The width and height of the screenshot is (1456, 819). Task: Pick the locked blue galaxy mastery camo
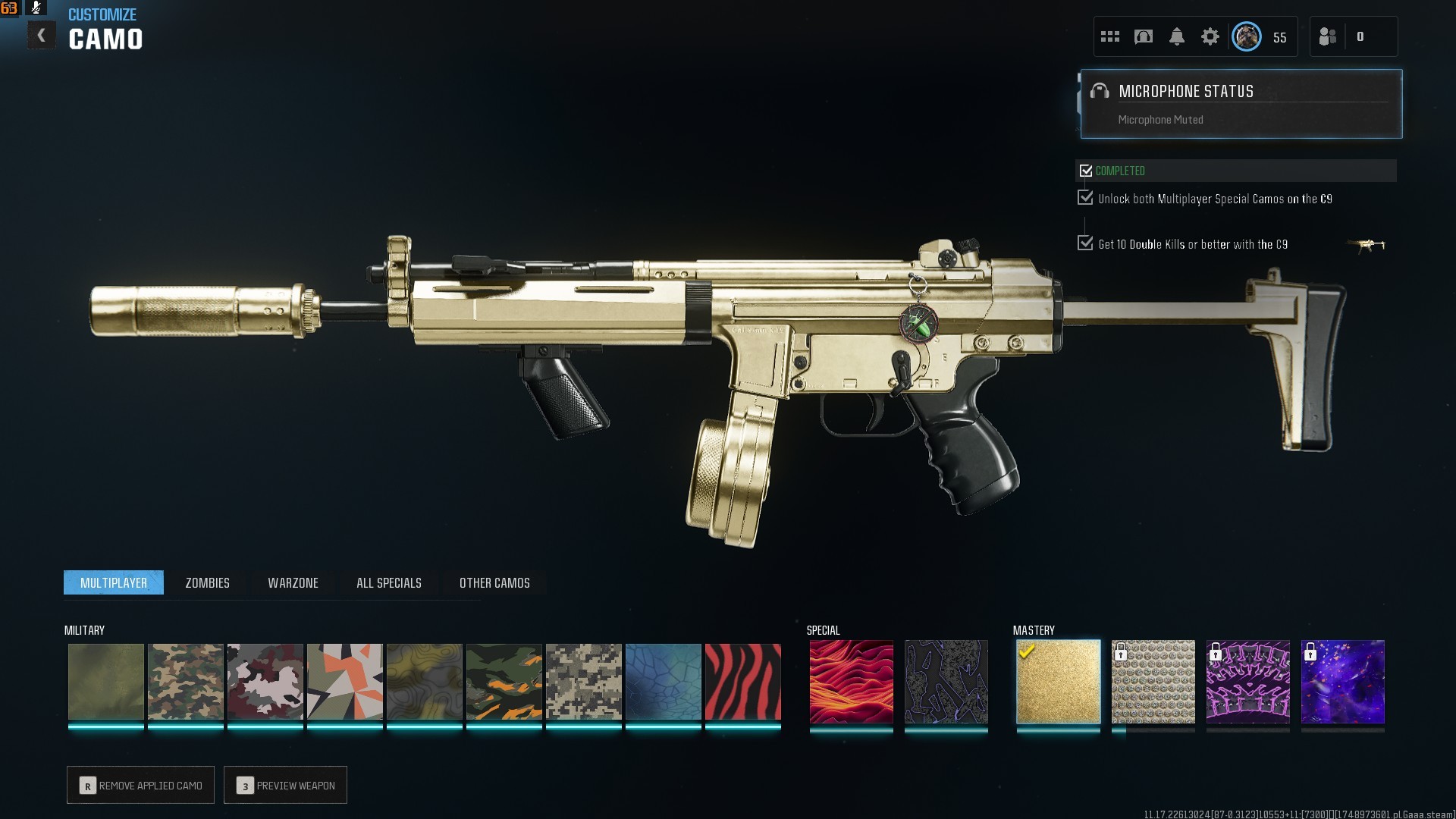(1342, 682)
